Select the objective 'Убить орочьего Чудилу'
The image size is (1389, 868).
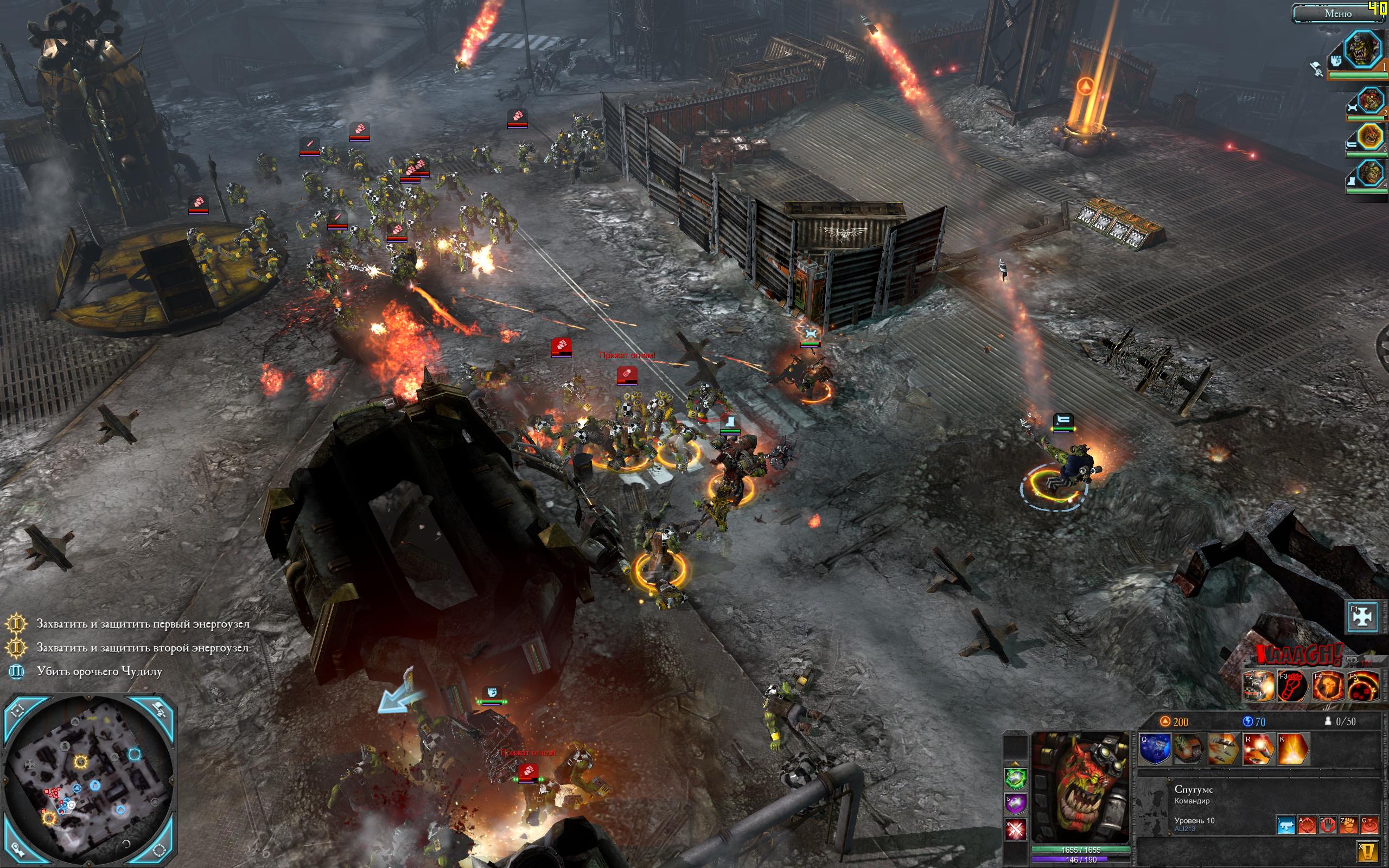(99, 671)
